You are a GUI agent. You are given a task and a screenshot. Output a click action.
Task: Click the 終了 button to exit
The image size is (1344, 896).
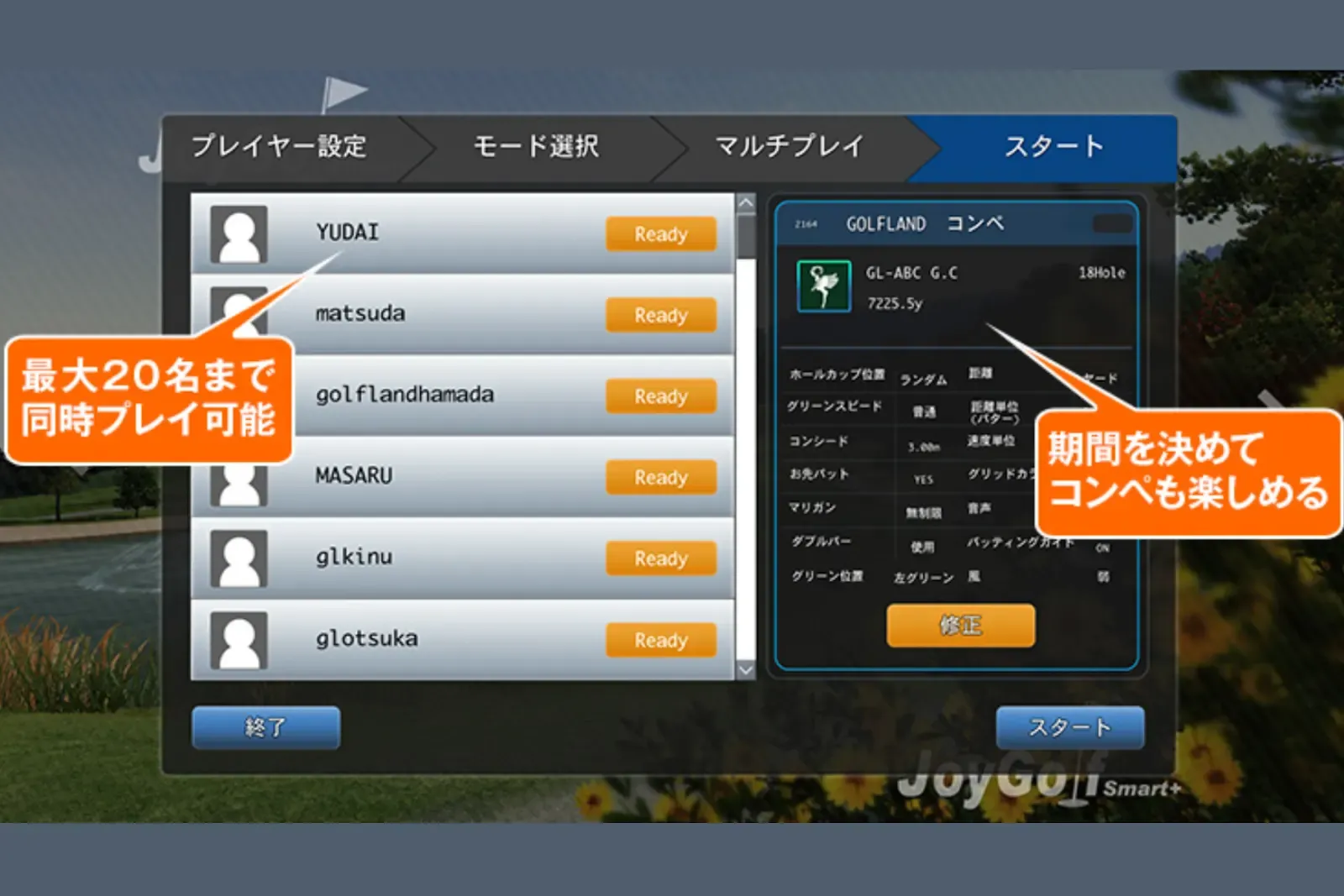click(x=265, y=727)
